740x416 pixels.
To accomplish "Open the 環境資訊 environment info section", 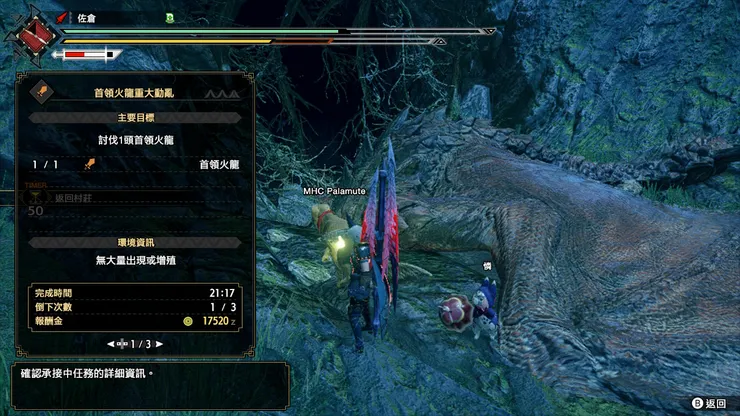I will 133,242.
